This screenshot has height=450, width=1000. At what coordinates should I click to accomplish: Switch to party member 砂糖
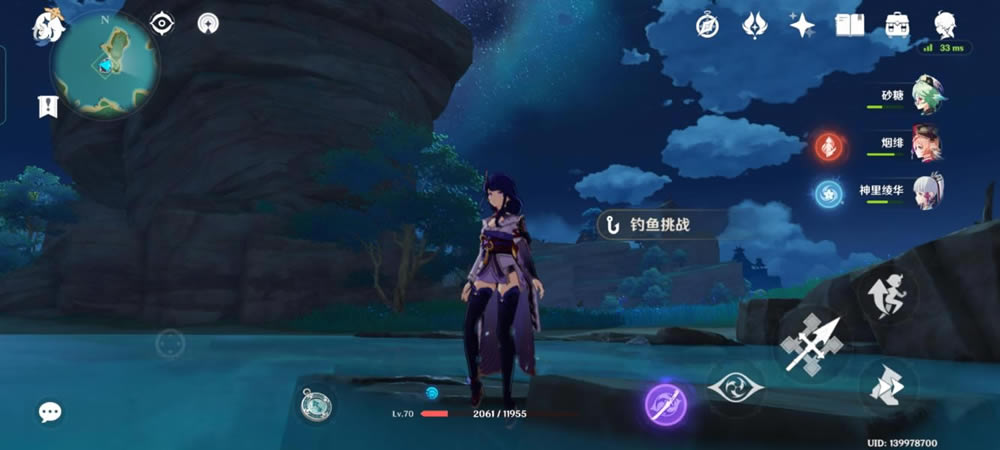(x=926, y=96)
